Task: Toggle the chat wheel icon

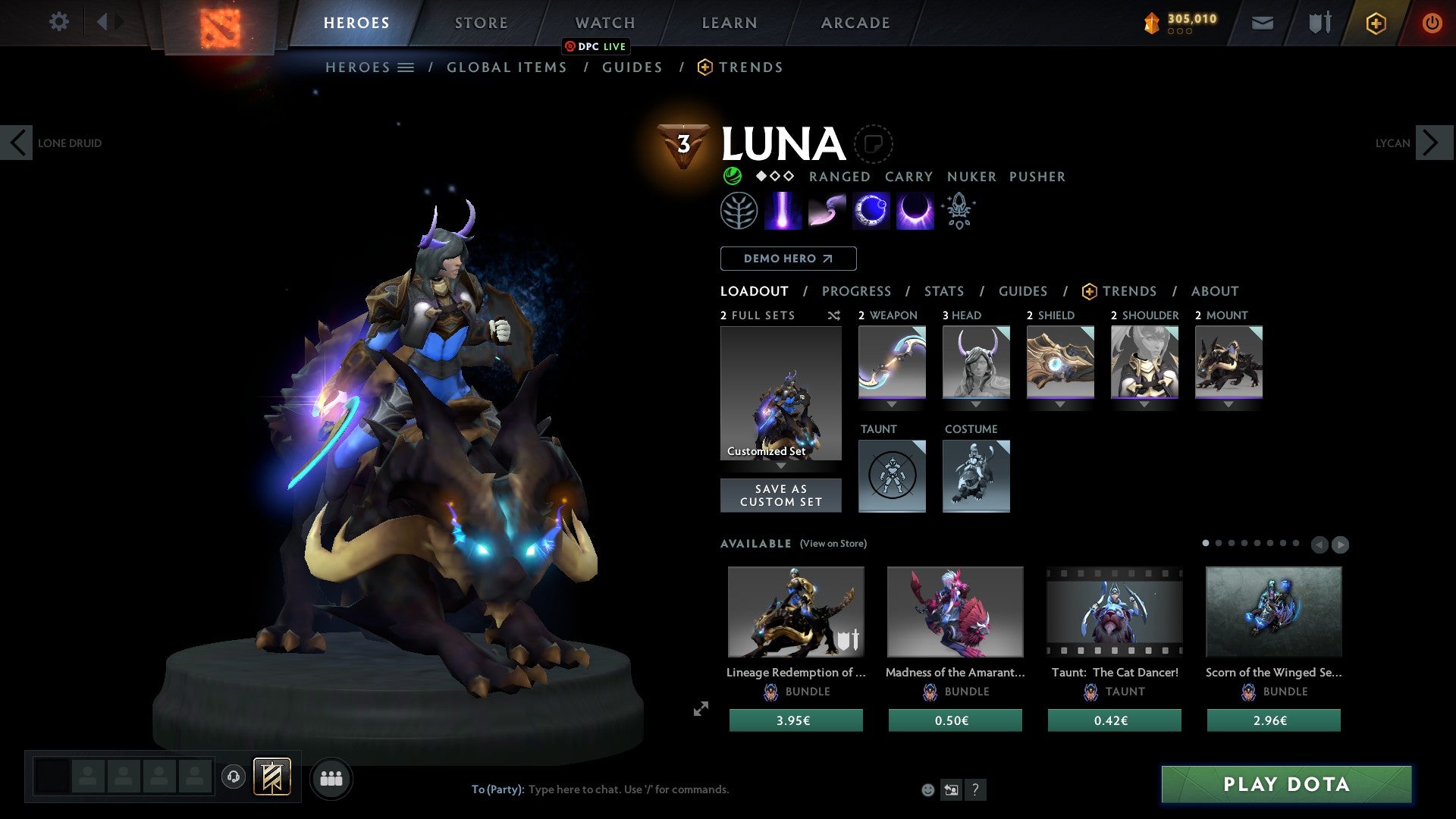Action: pyautogui.click(x=950, y=789)
